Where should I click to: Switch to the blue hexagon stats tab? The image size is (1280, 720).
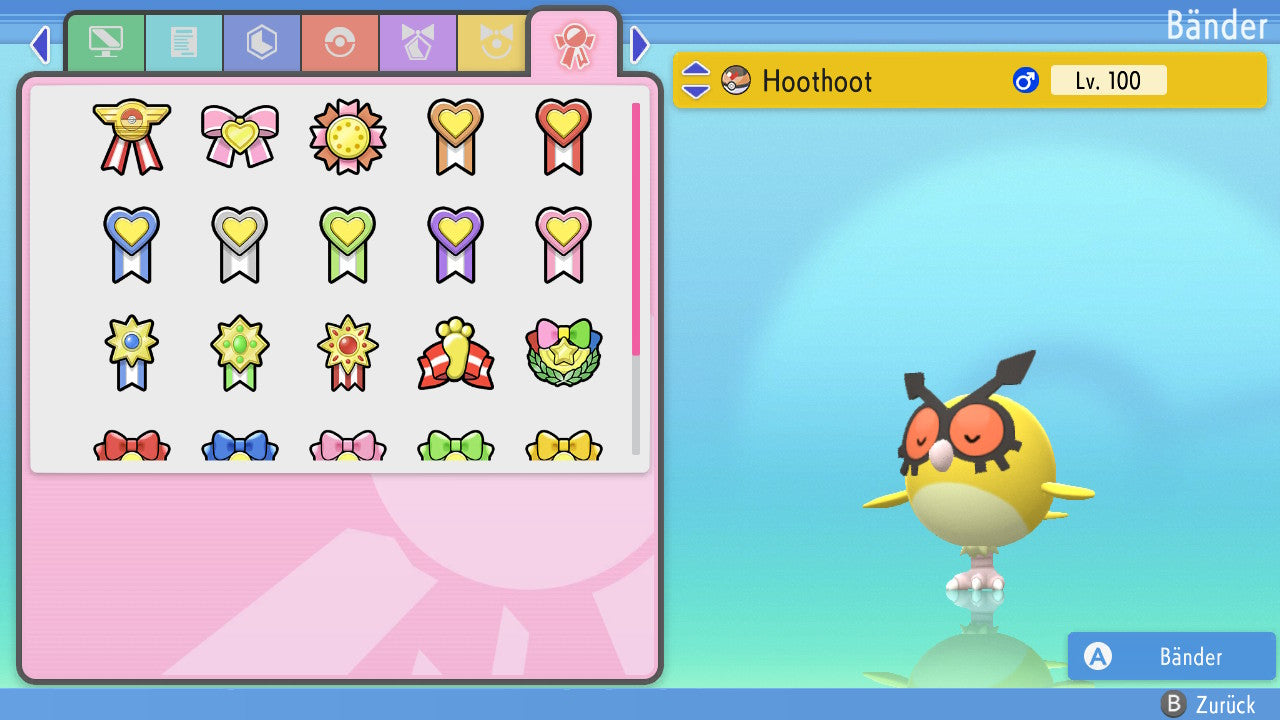(x=262, y=44)
